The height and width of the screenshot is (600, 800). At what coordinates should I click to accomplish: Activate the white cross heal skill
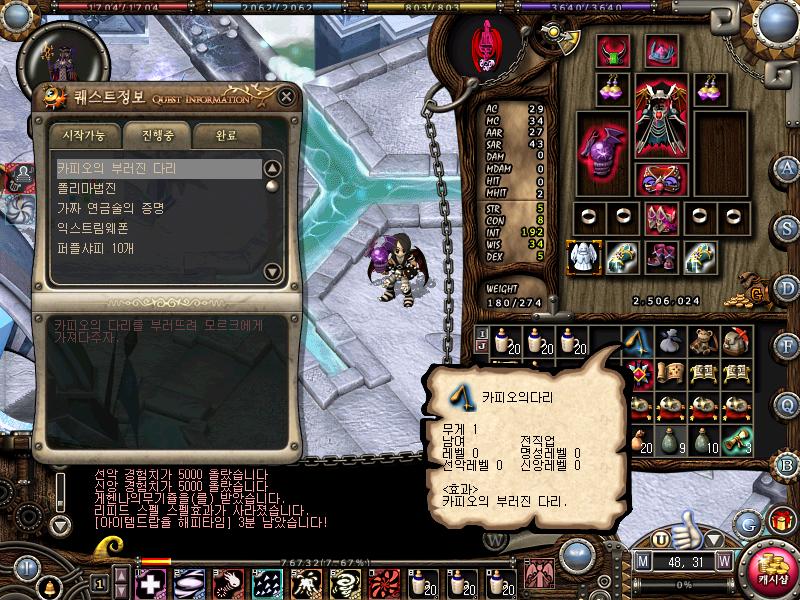point(149,583)
